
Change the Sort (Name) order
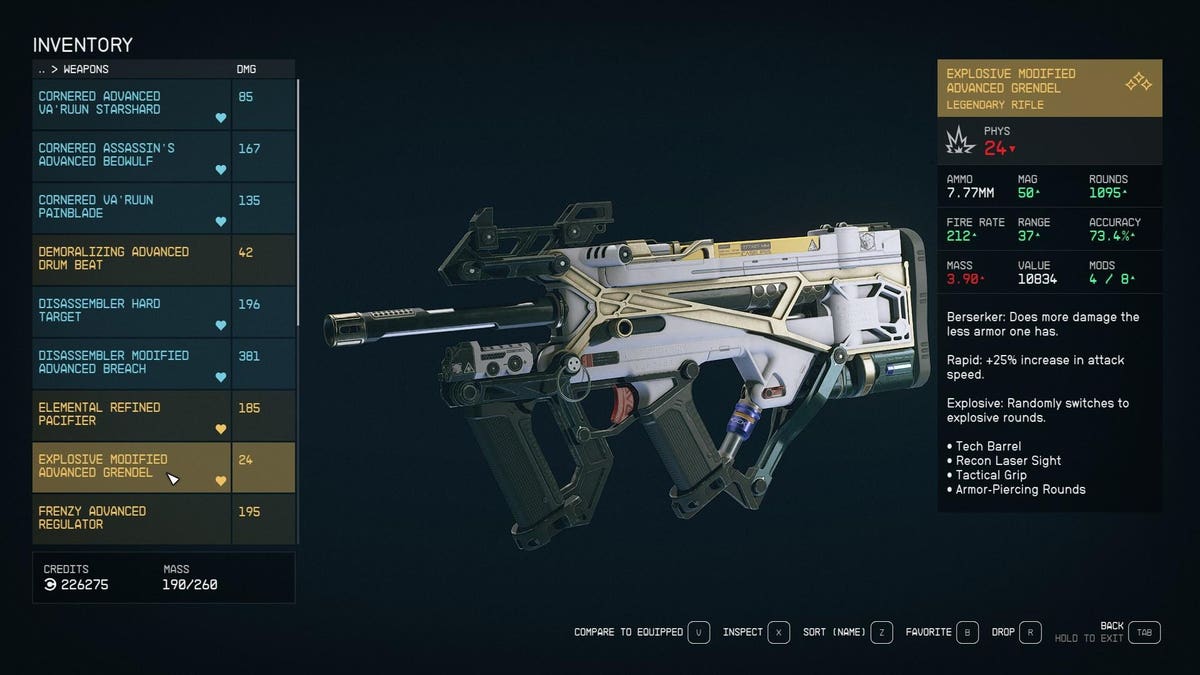pos(881,632)
